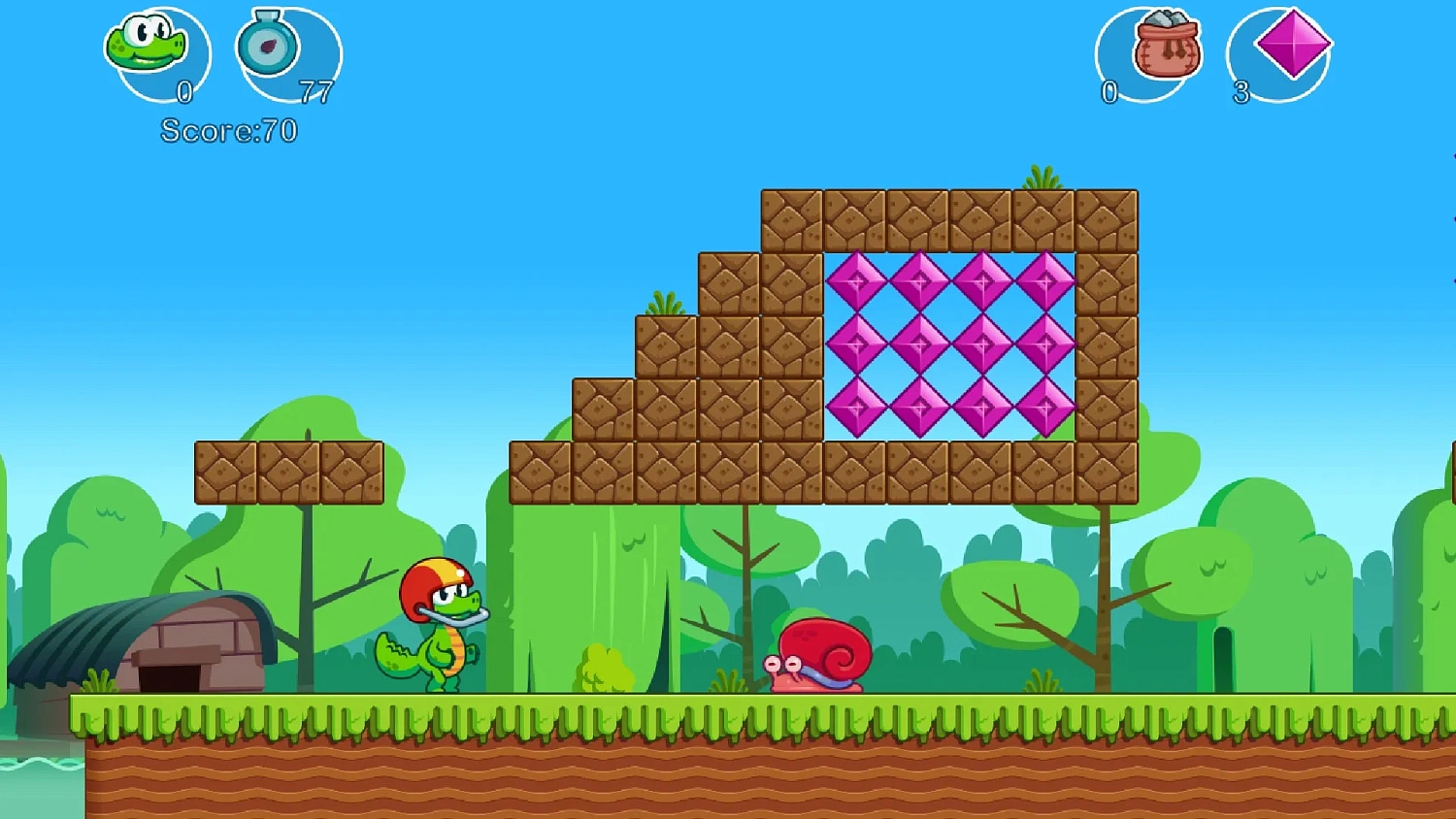Click the lives counter showing 0
The image size is (1456, 819).
click(182, 92)
